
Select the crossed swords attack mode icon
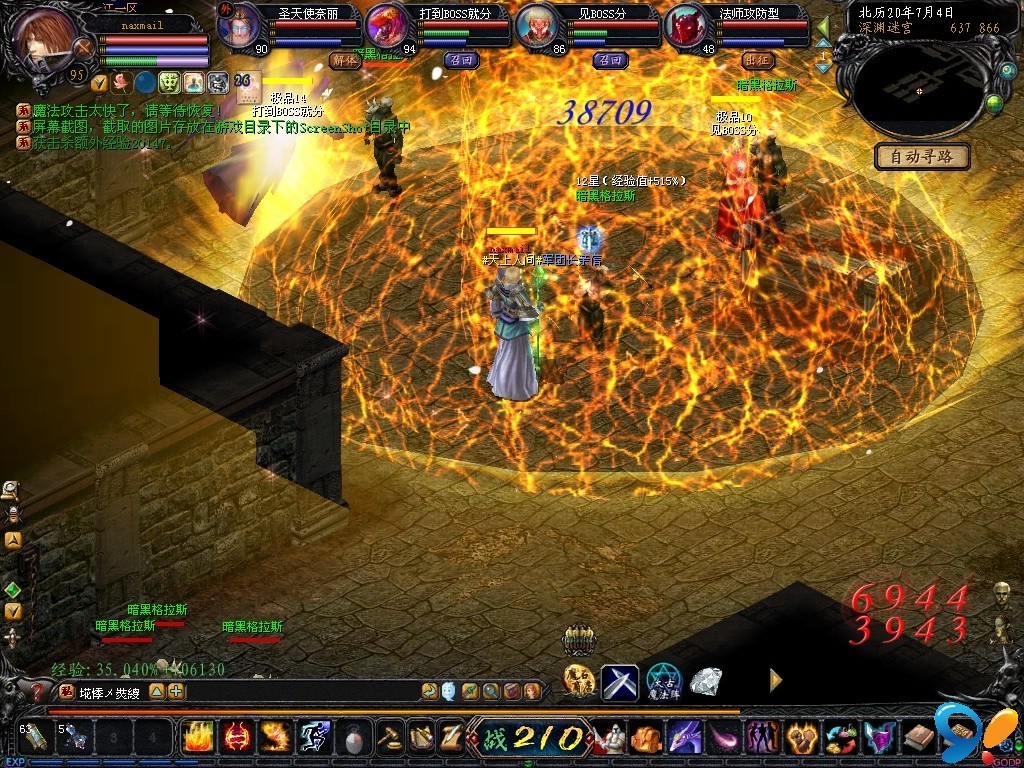tap(619, 682)
